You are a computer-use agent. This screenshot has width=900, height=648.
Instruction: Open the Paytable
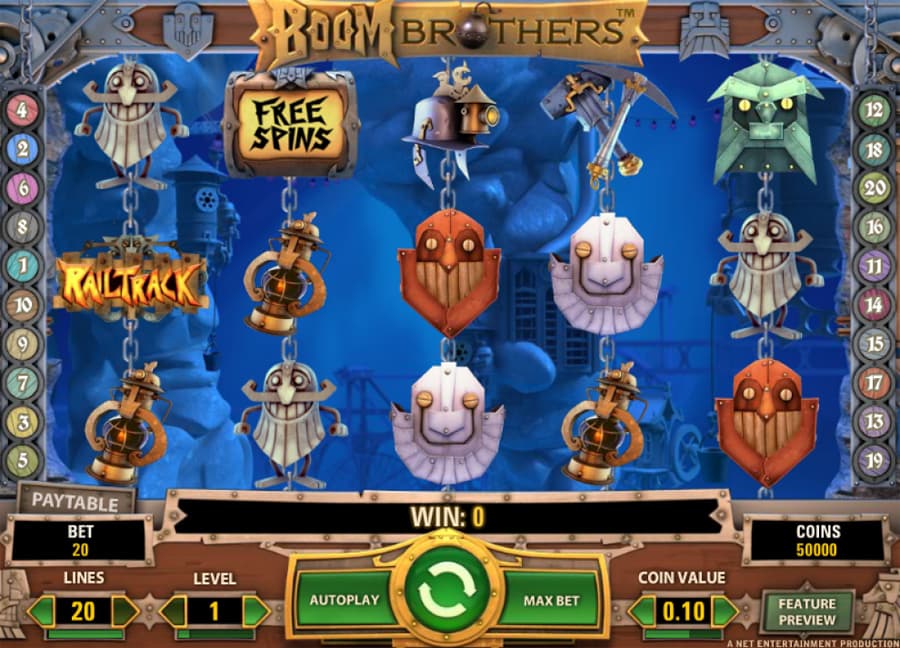click(75, 502)
